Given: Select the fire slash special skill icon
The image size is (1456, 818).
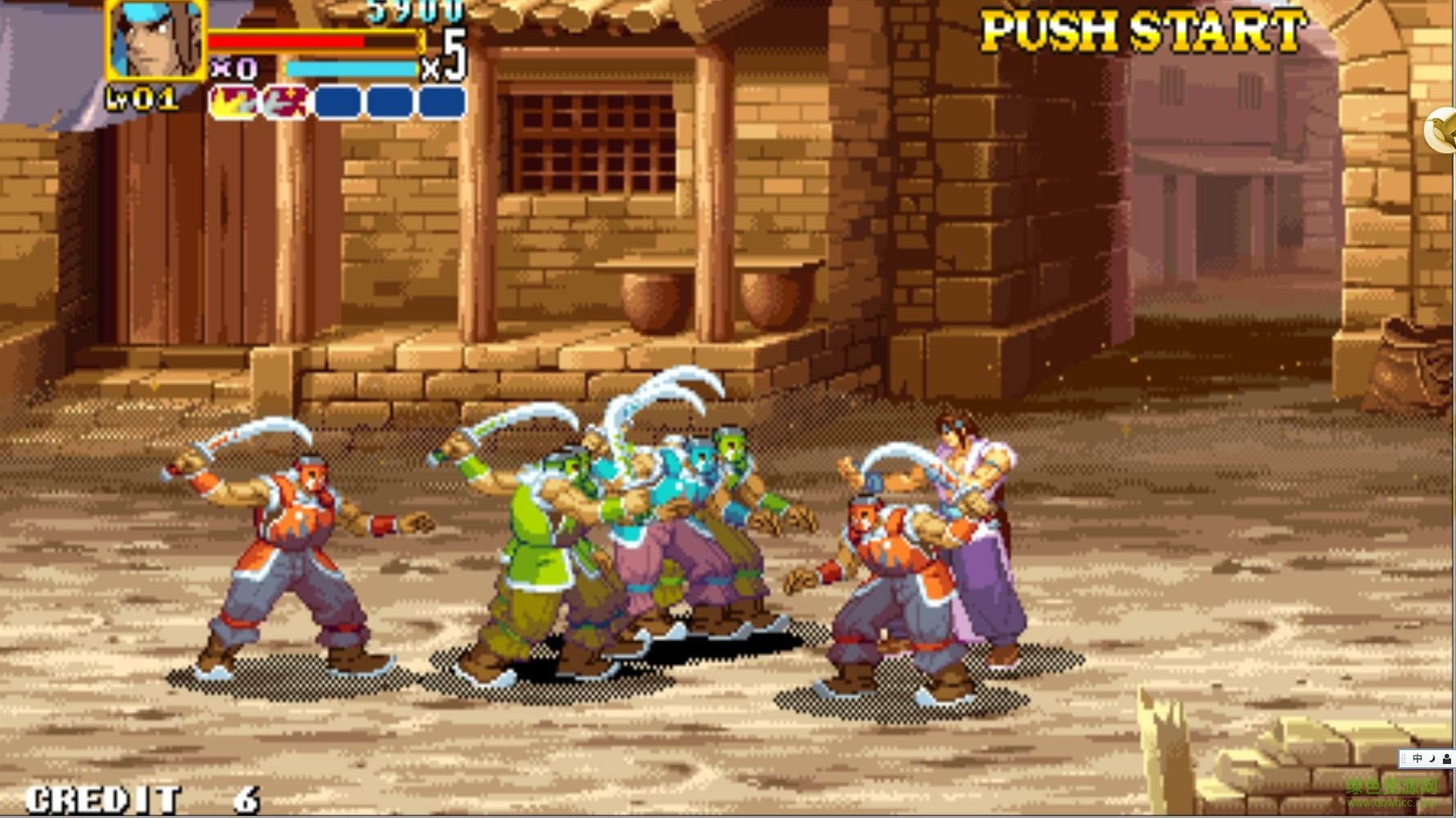Looking at the screenshot, I should 233,101.
